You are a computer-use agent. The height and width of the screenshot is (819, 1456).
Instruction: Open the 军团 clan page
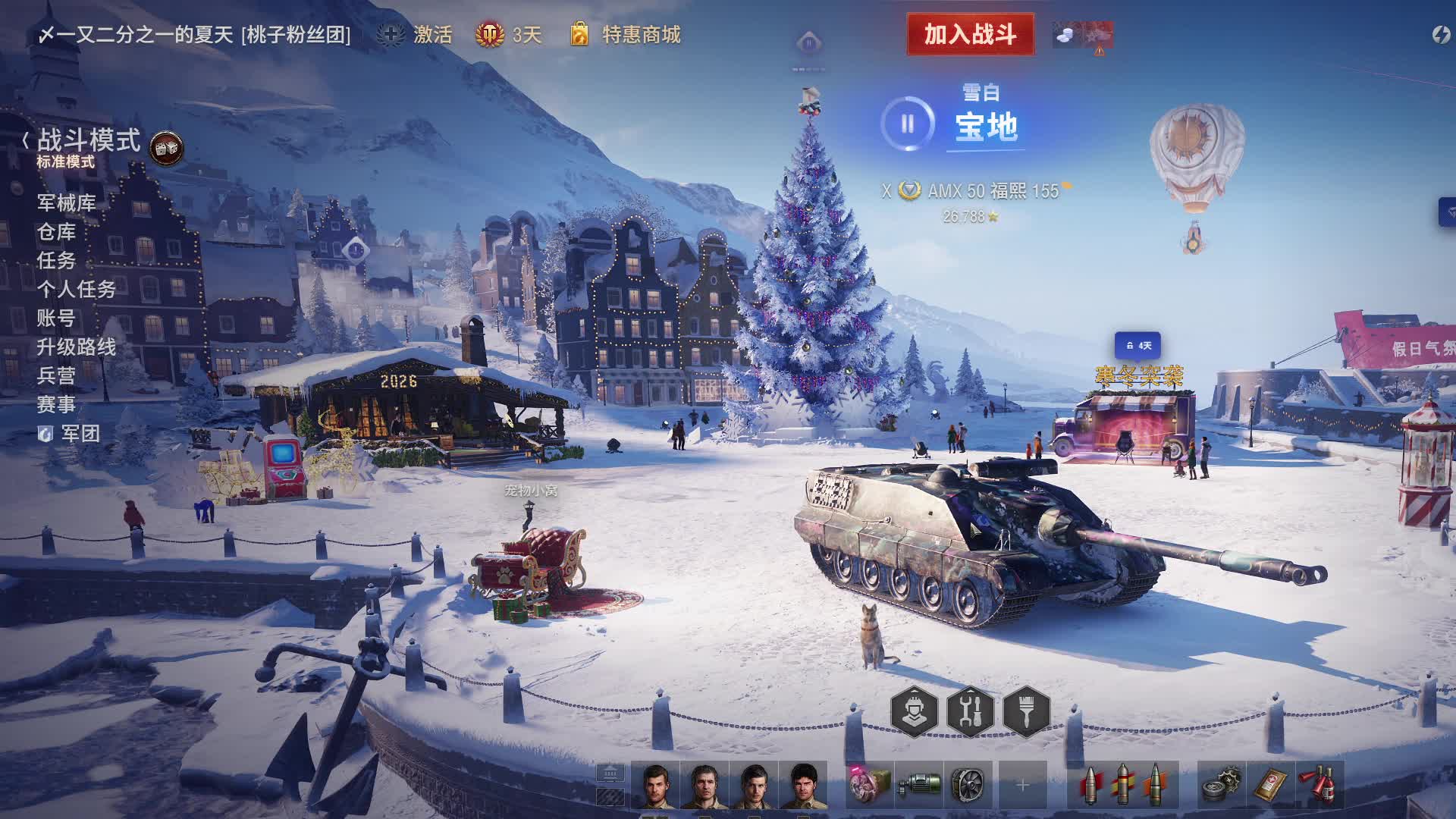pos(79,434)
